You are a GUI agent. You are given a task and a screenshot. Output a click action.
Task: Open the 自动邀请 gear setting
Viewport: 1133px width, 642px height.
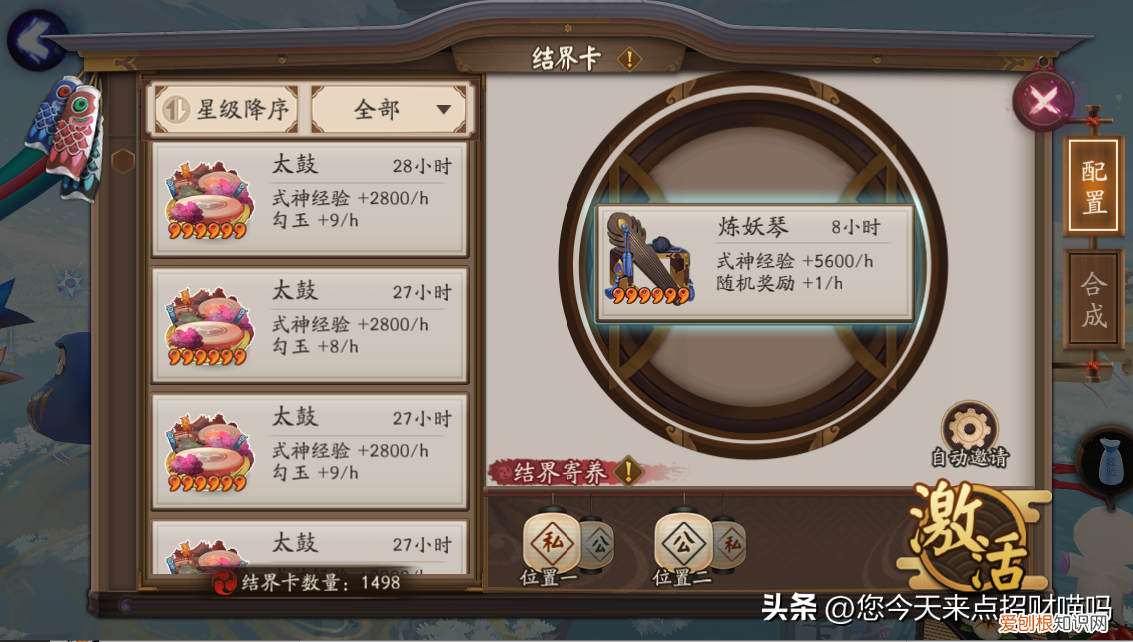[969, 428]
